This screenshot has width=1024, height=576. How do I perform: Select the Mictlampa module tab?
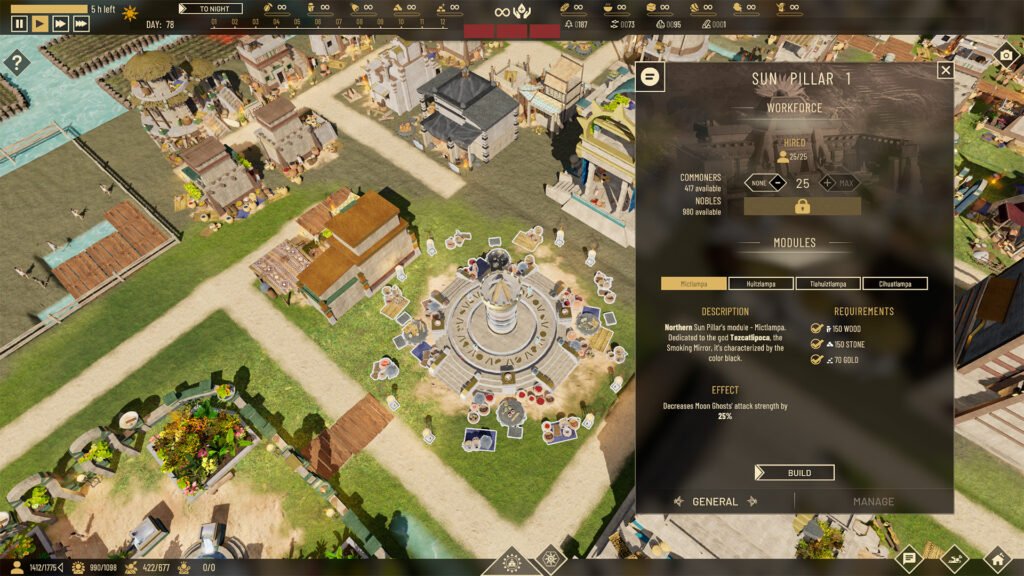(694, 284)
